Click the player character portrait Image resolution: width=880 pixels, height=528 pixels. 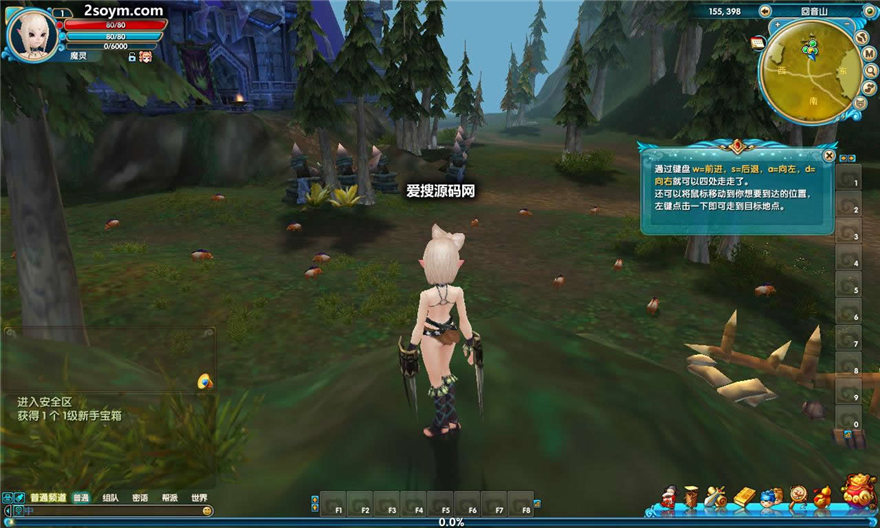tap(32, 33)
